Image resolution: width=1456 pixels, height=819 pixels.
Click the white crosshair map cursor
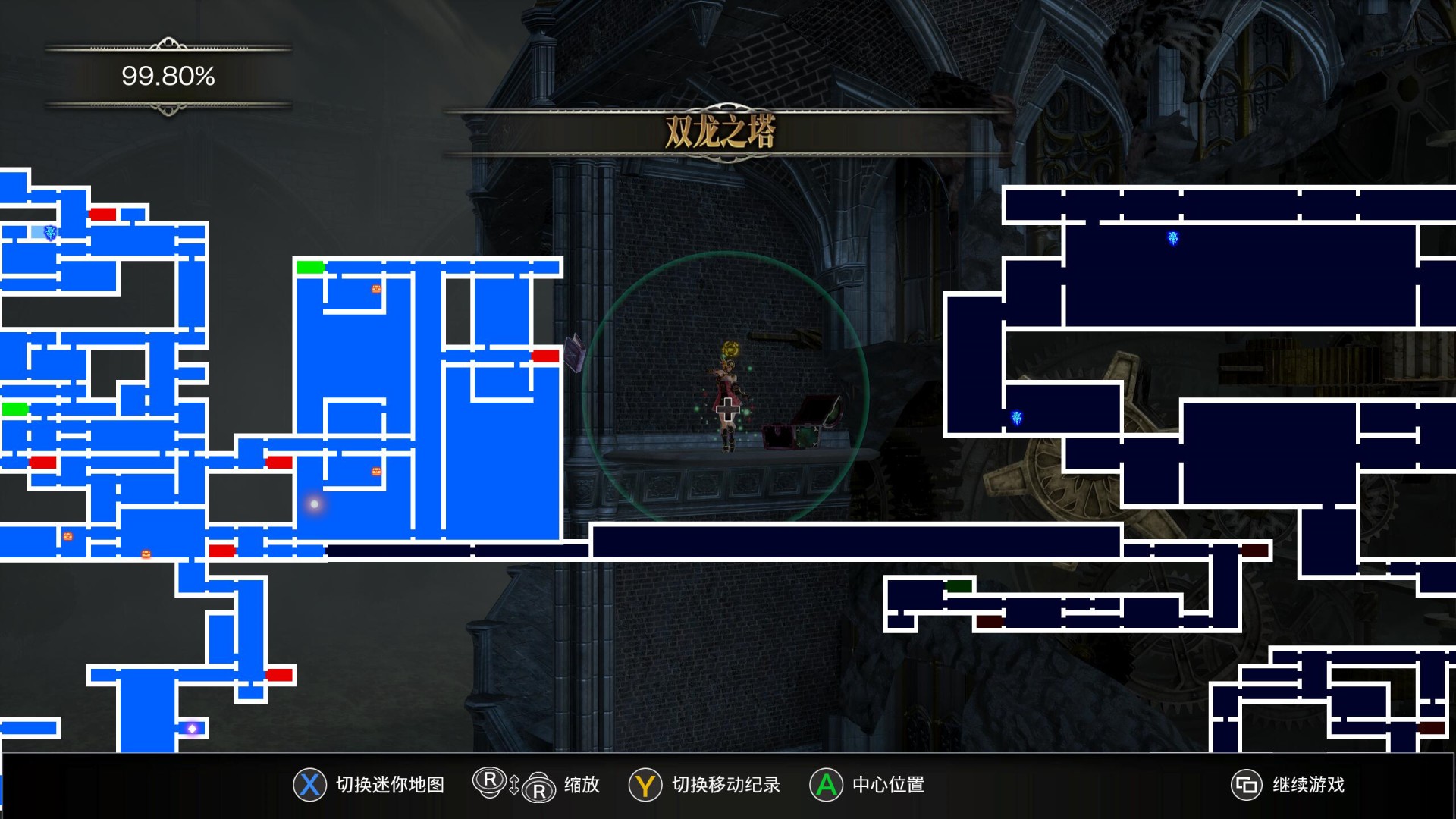click(x=727, y=410)
